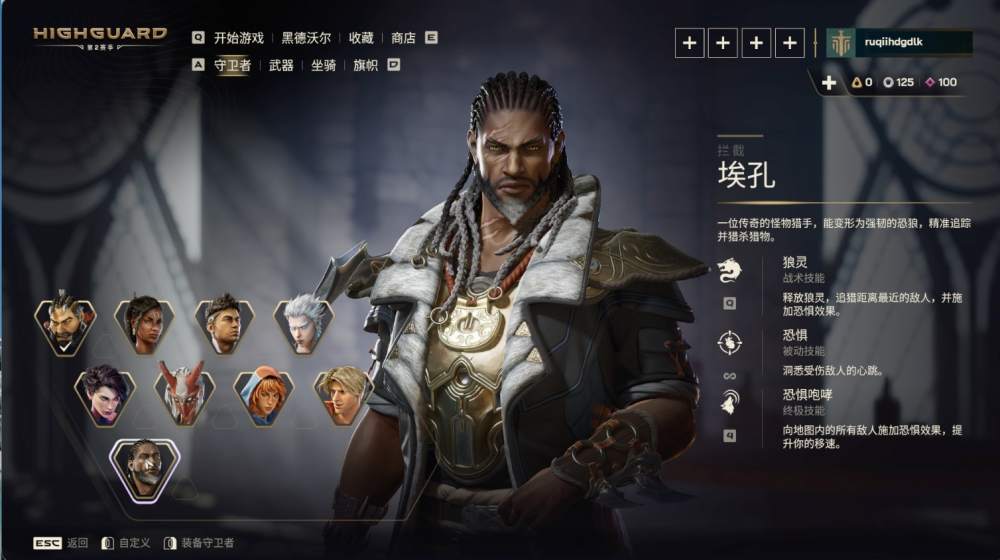The width and height of the screenshot is (1000, 560).
Task: Select the purple-haired woman guardian portrait
Action: coord(105,392)
